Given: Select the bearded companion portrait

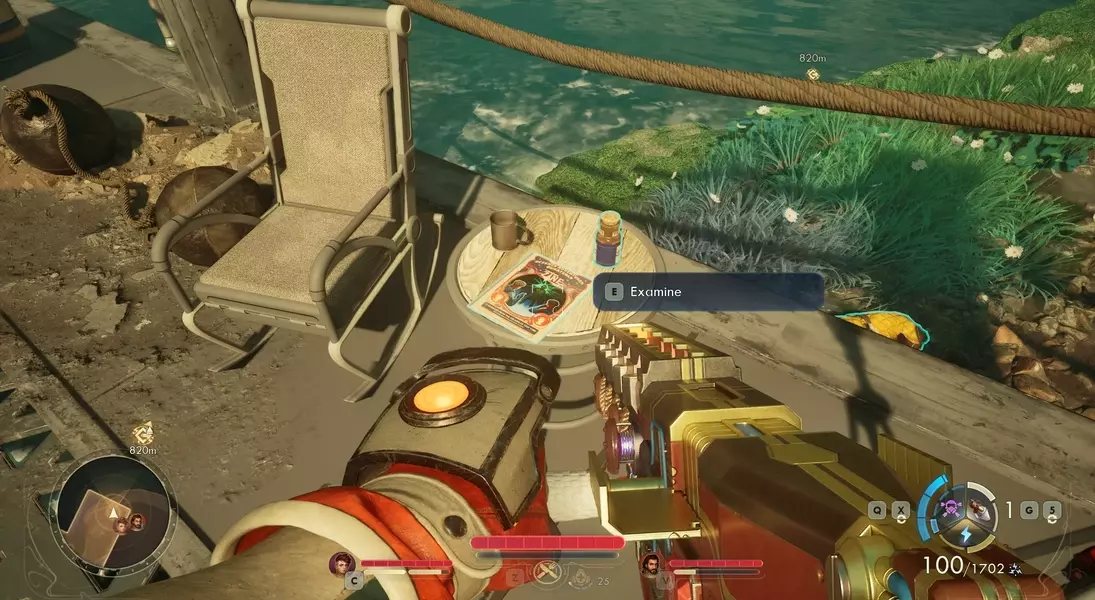Looking at the screenshot, I should [652, 564].
